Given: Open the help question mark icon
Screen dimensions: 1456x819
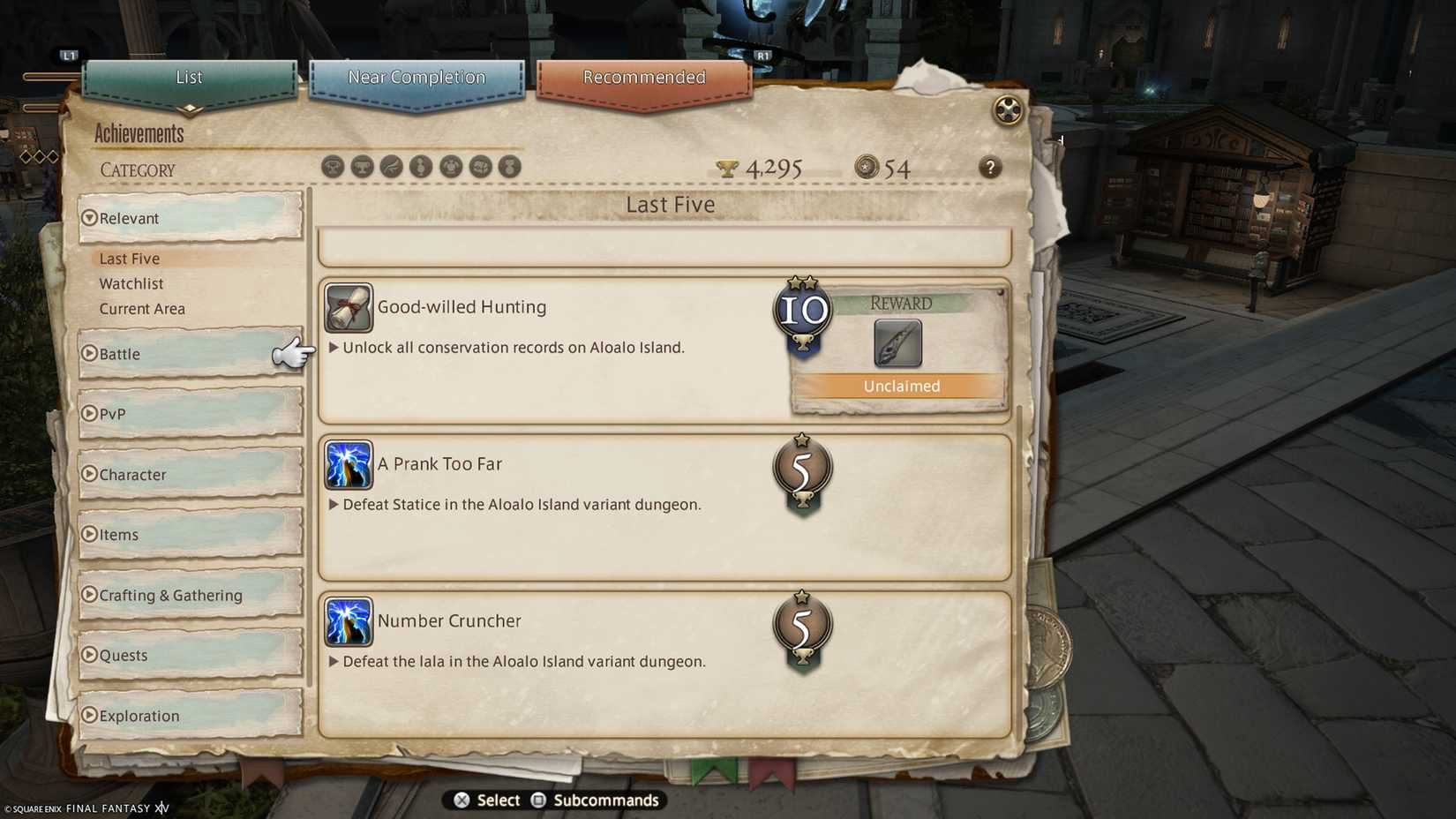Looking at the screenshot, I should [989, 168].
